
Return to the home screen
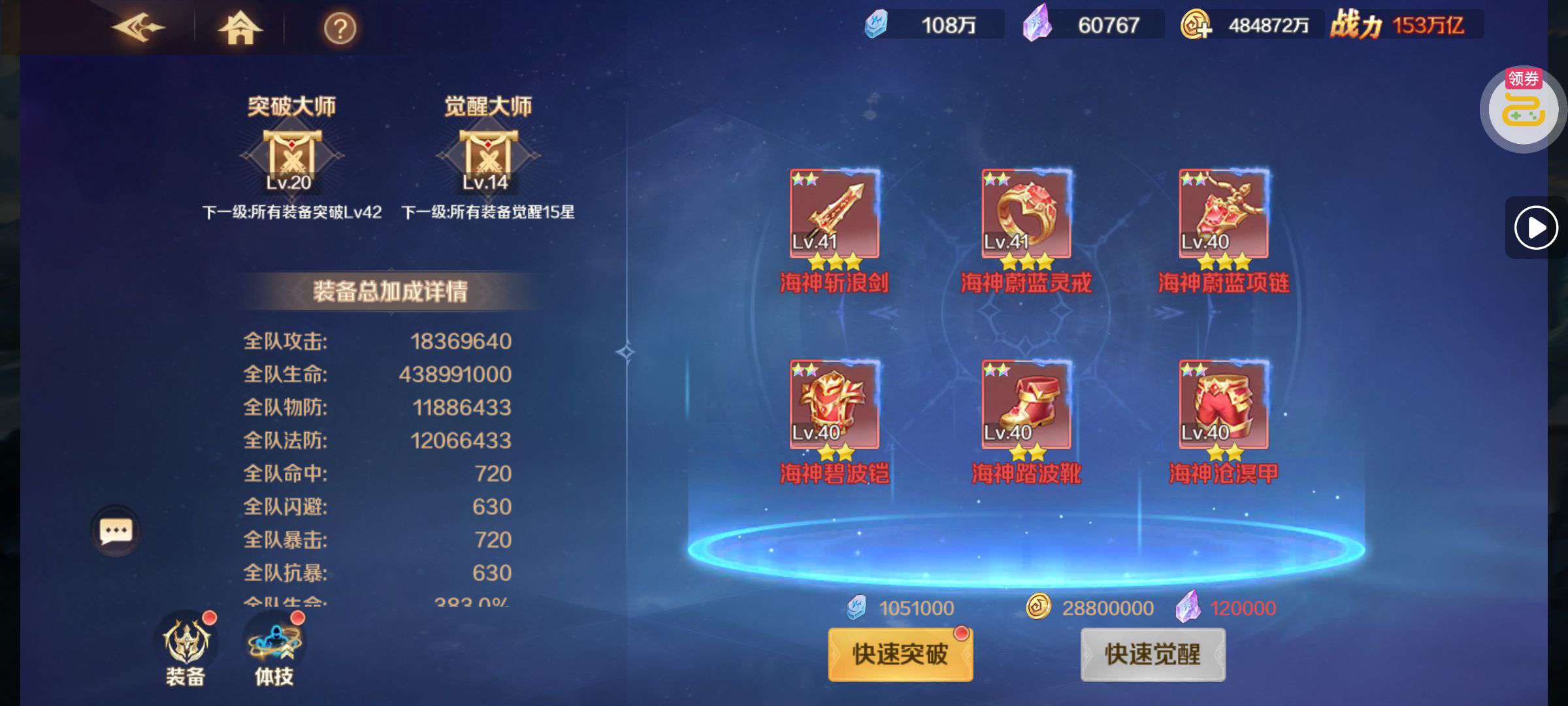click(x=239, y=29)
